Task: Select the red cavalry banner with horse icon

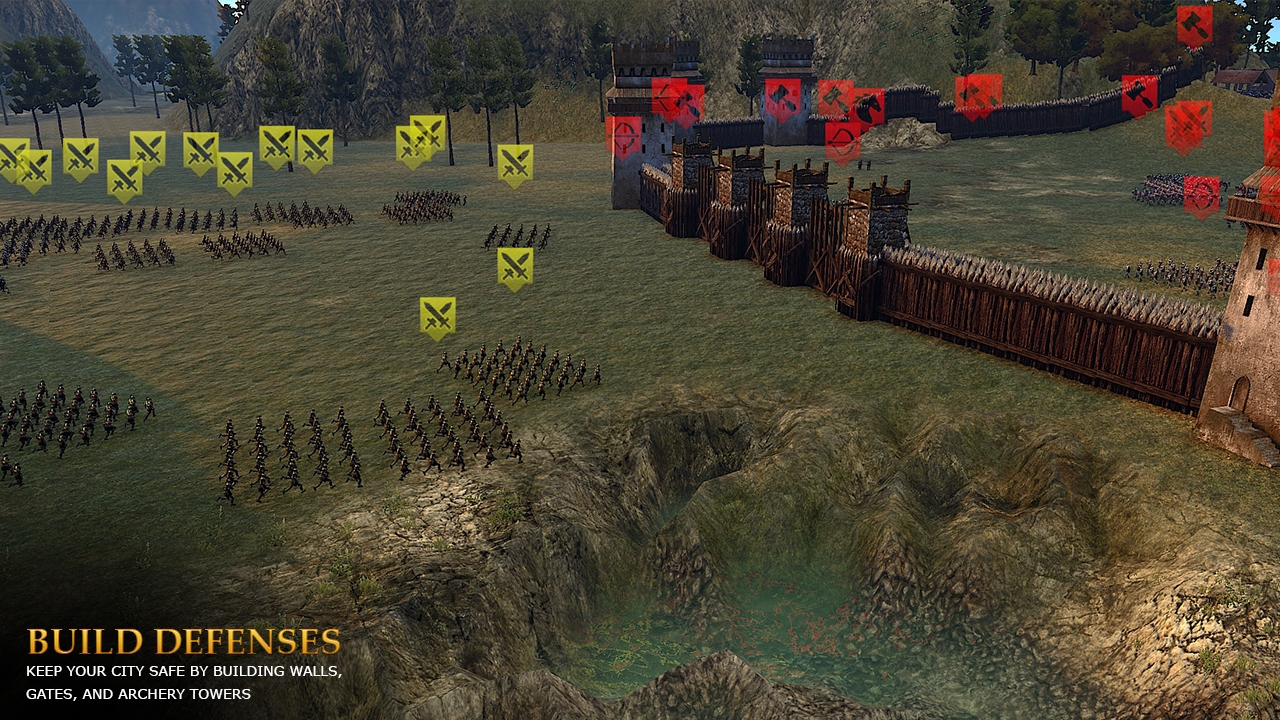Action: pyautogui.click(x=866, y=104)
